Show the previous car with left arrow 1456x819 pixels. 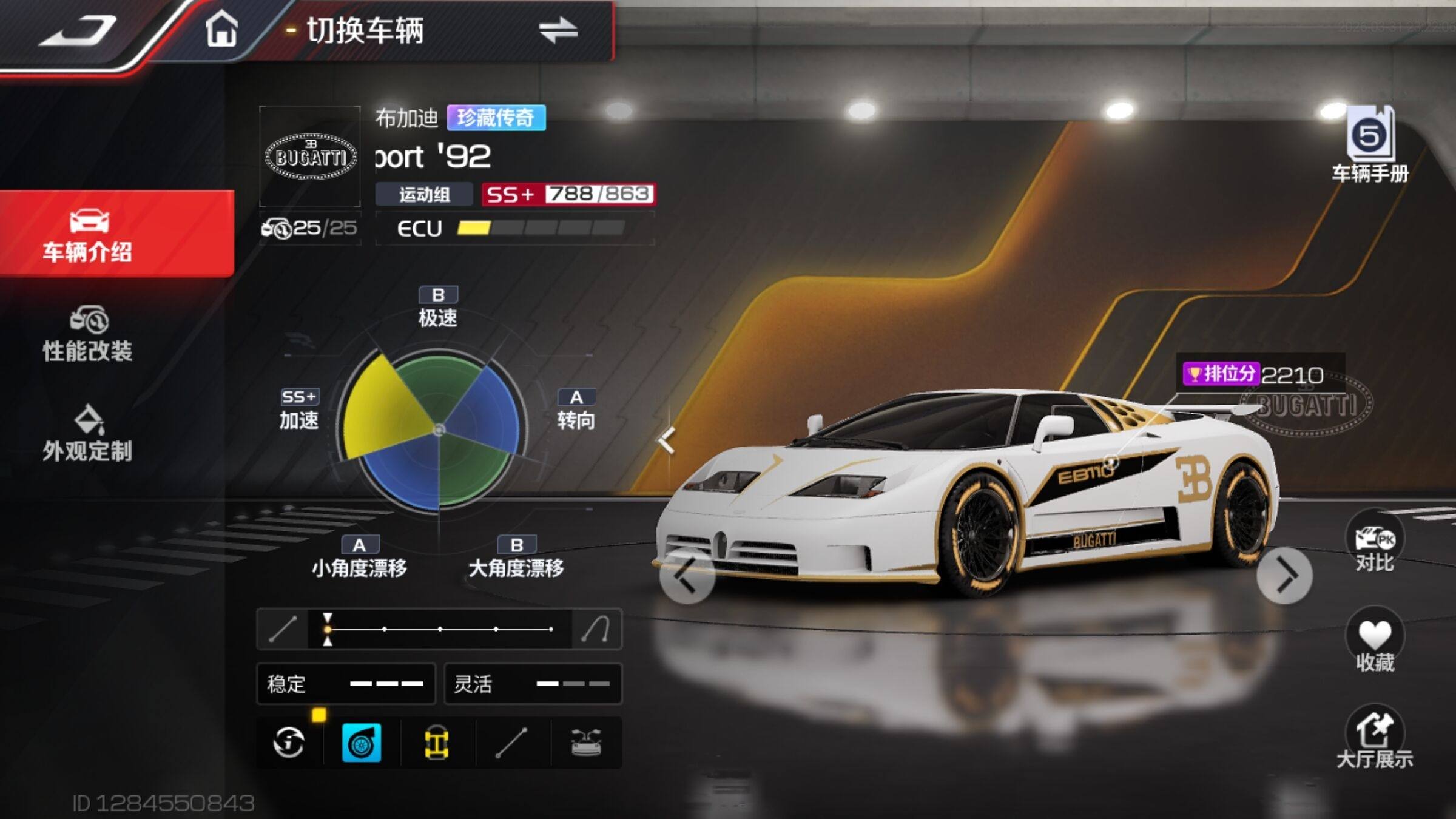point(687,576)
